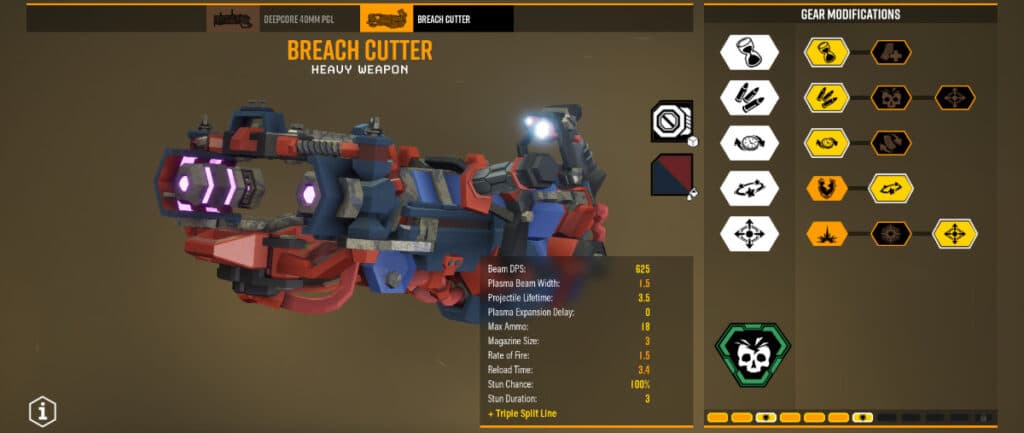The width and height of the screenshot is (1024, 433).
Task: Select the white bullets tier 2 hexagon
Action: pyautogui.click(x=750, y=98)
